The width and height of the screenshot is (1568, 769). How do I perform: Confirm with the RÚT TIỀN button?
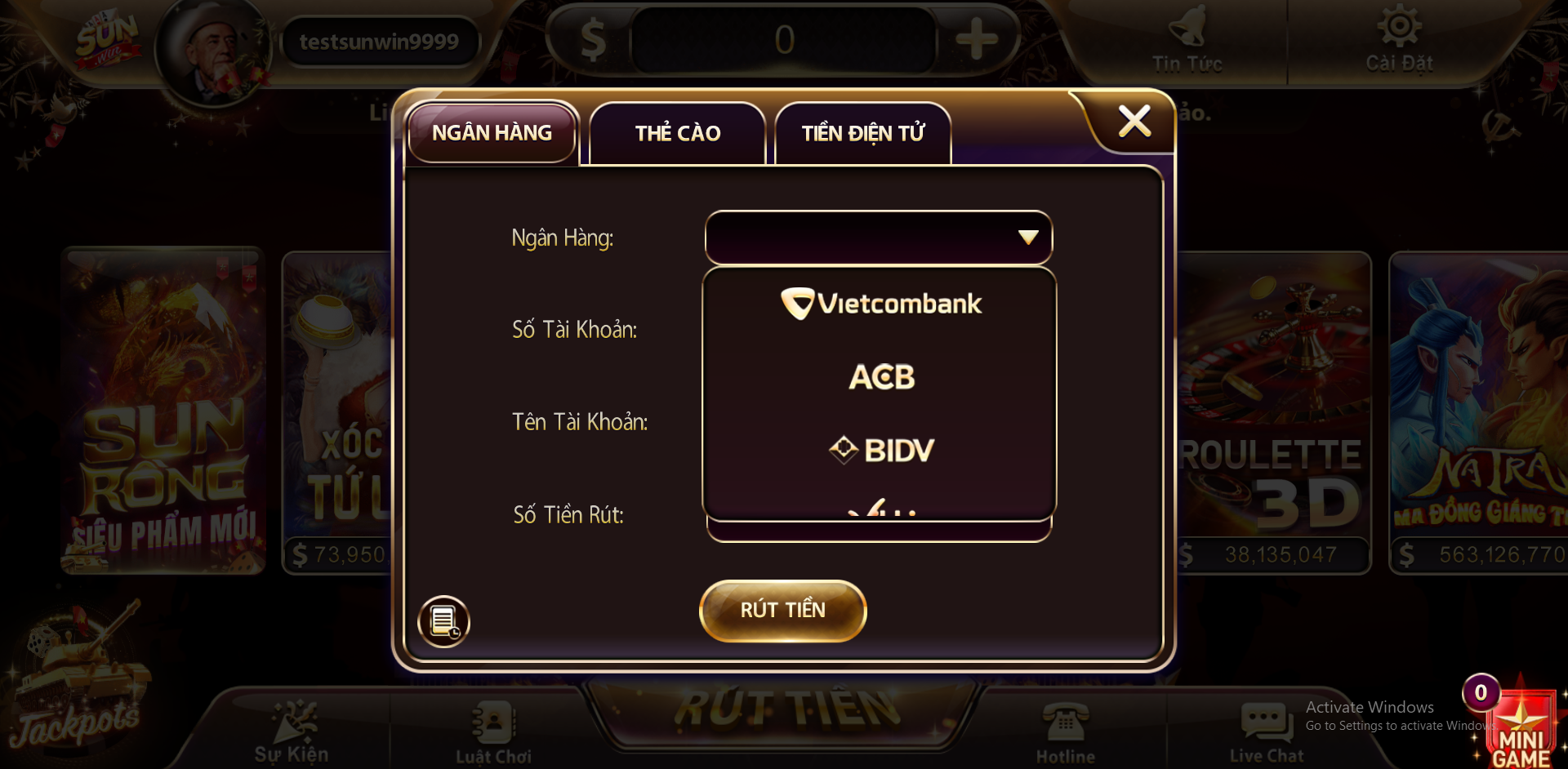click(x=782, y=611)
